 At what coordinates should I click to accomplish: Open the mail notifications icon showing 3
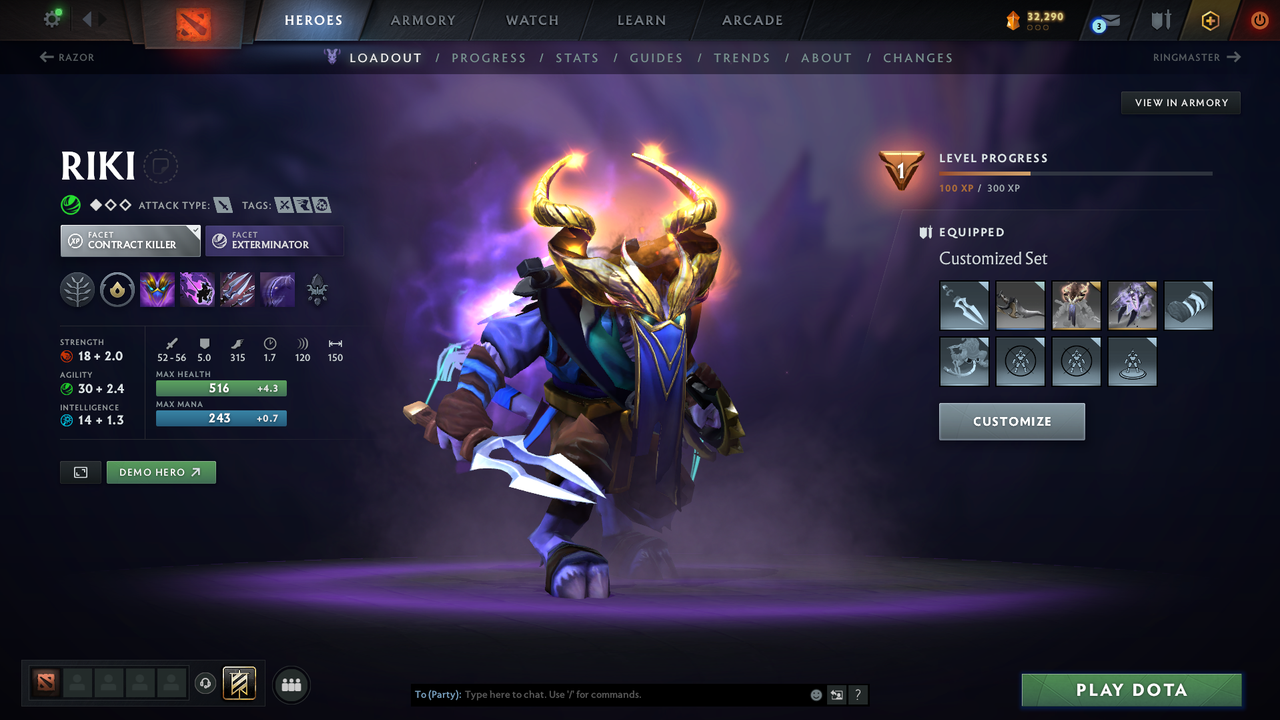1104,20
